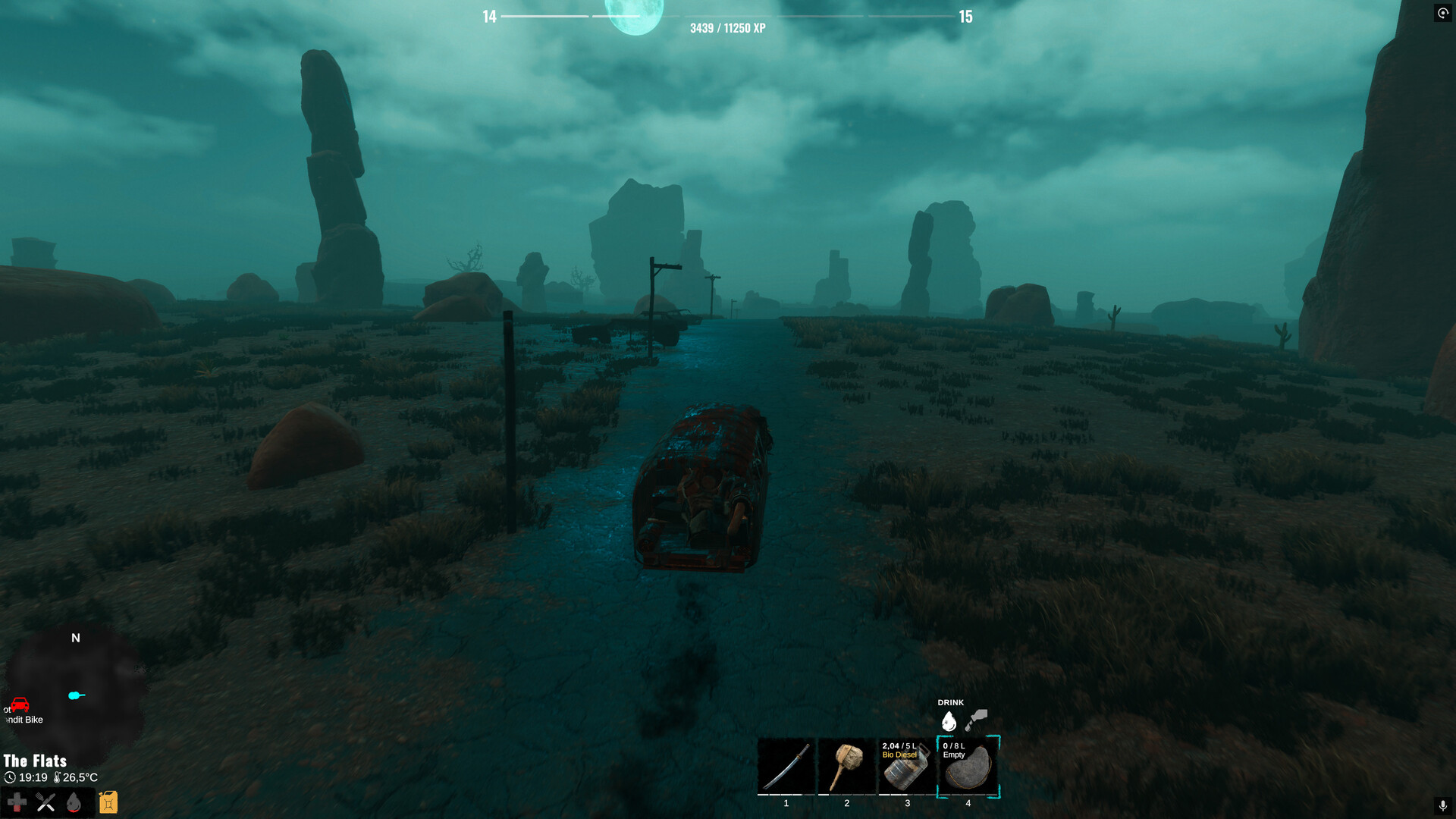The height and width of the screenshot is (819, 1456).
Task: Select the stone hammer hotbar slot
Action: pos(847,767)
